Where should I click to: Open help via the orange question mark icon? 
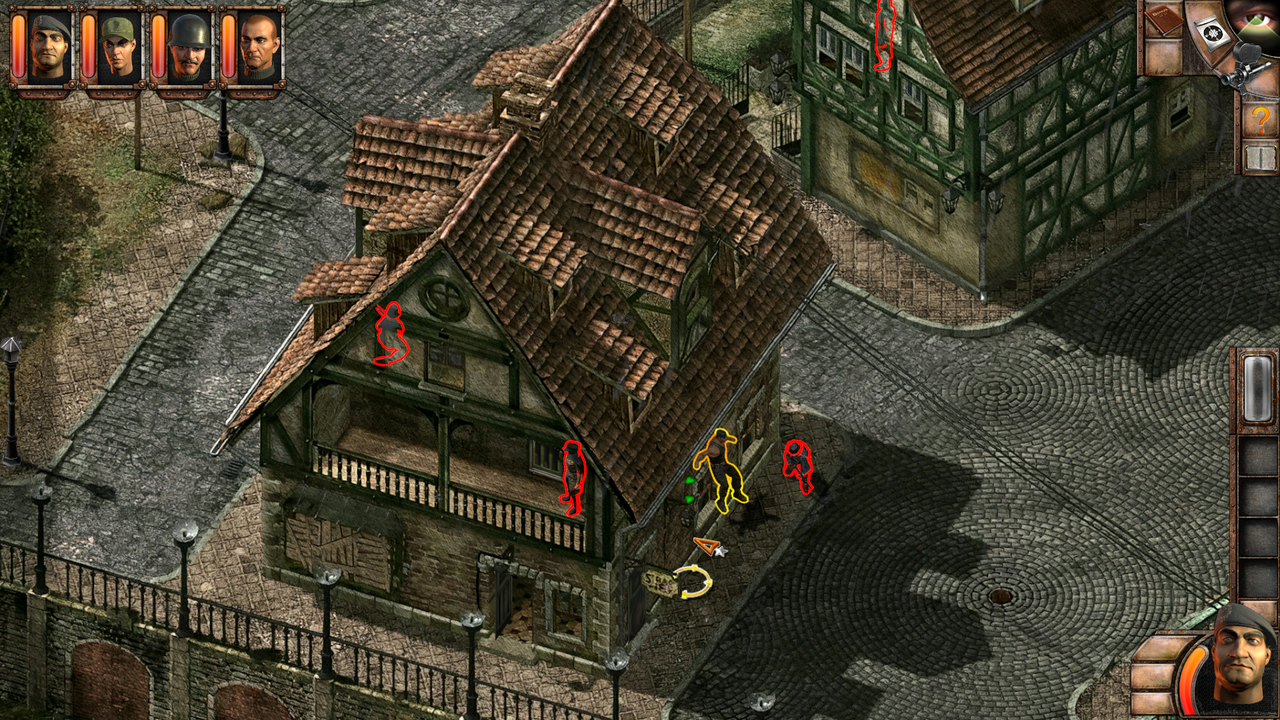coord(1261,117)
